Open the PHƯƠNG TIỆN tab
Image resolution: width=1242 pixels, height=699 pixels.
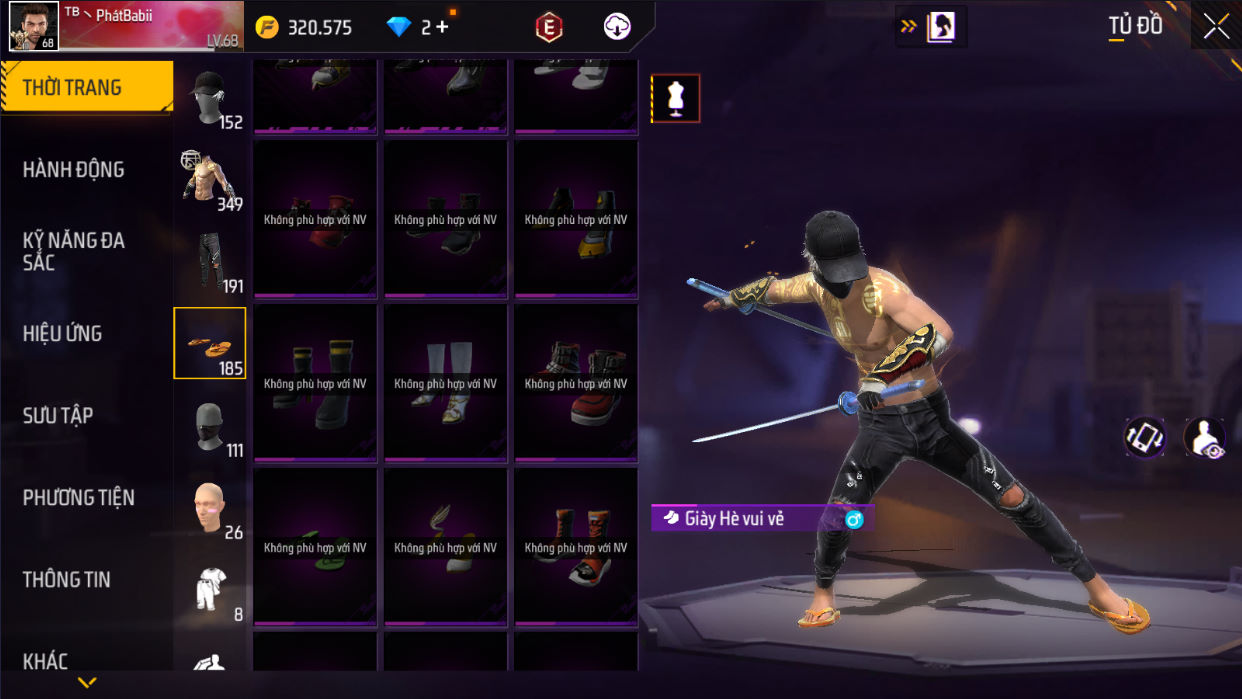click(x=78, y=498)
